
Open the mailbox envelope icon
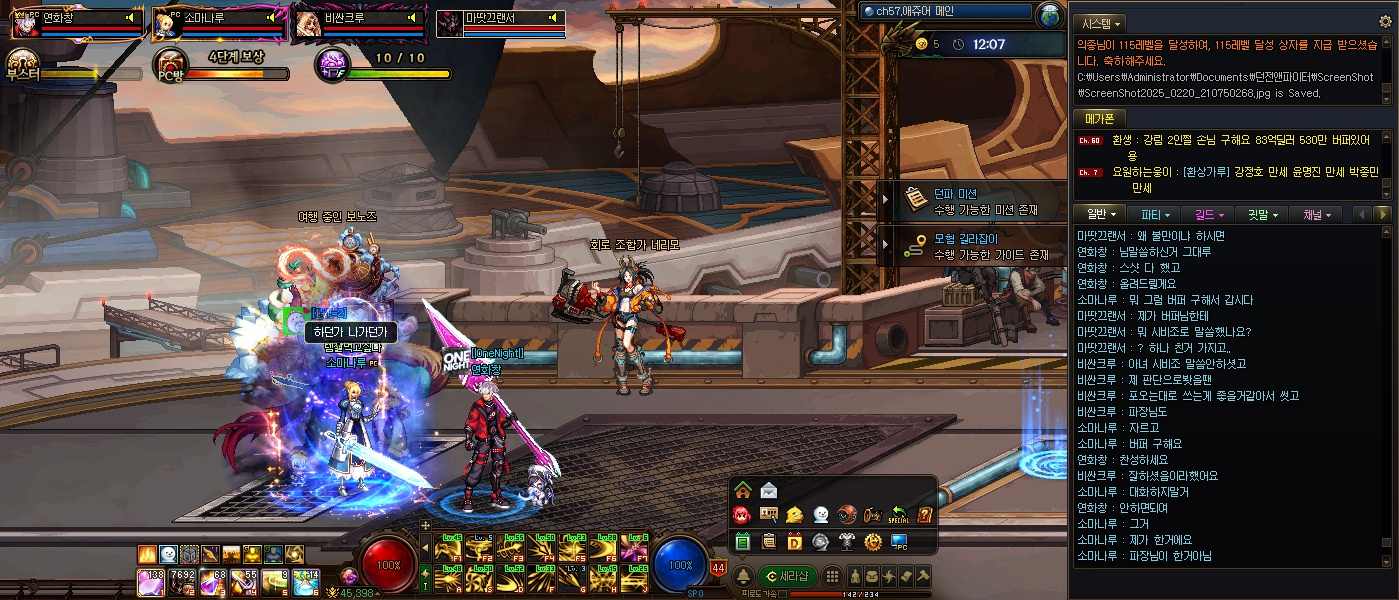click(x=768, y=490)
